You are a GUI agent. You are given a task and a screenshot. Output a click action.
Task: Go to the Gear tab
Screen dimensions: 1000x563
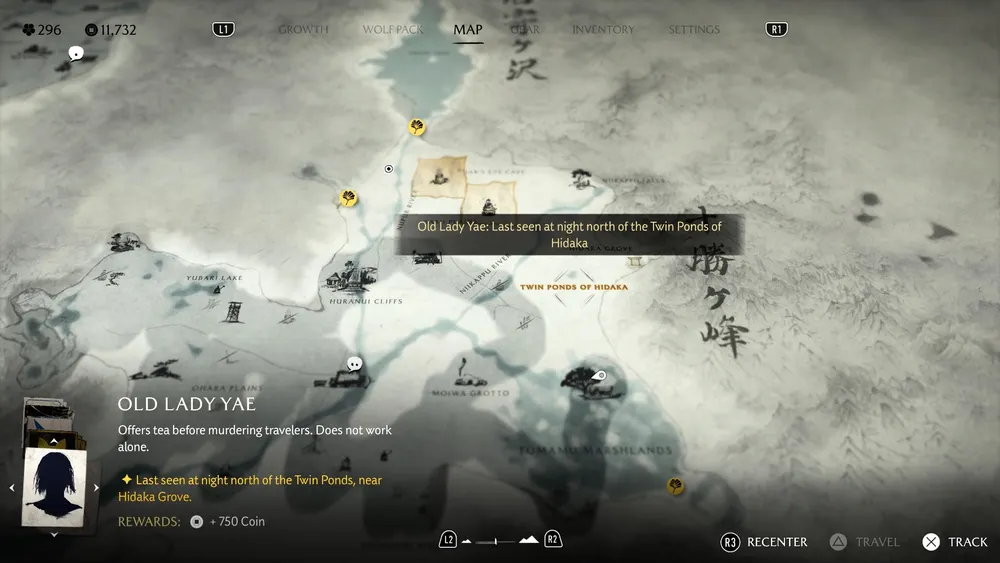tap(526, 29)
